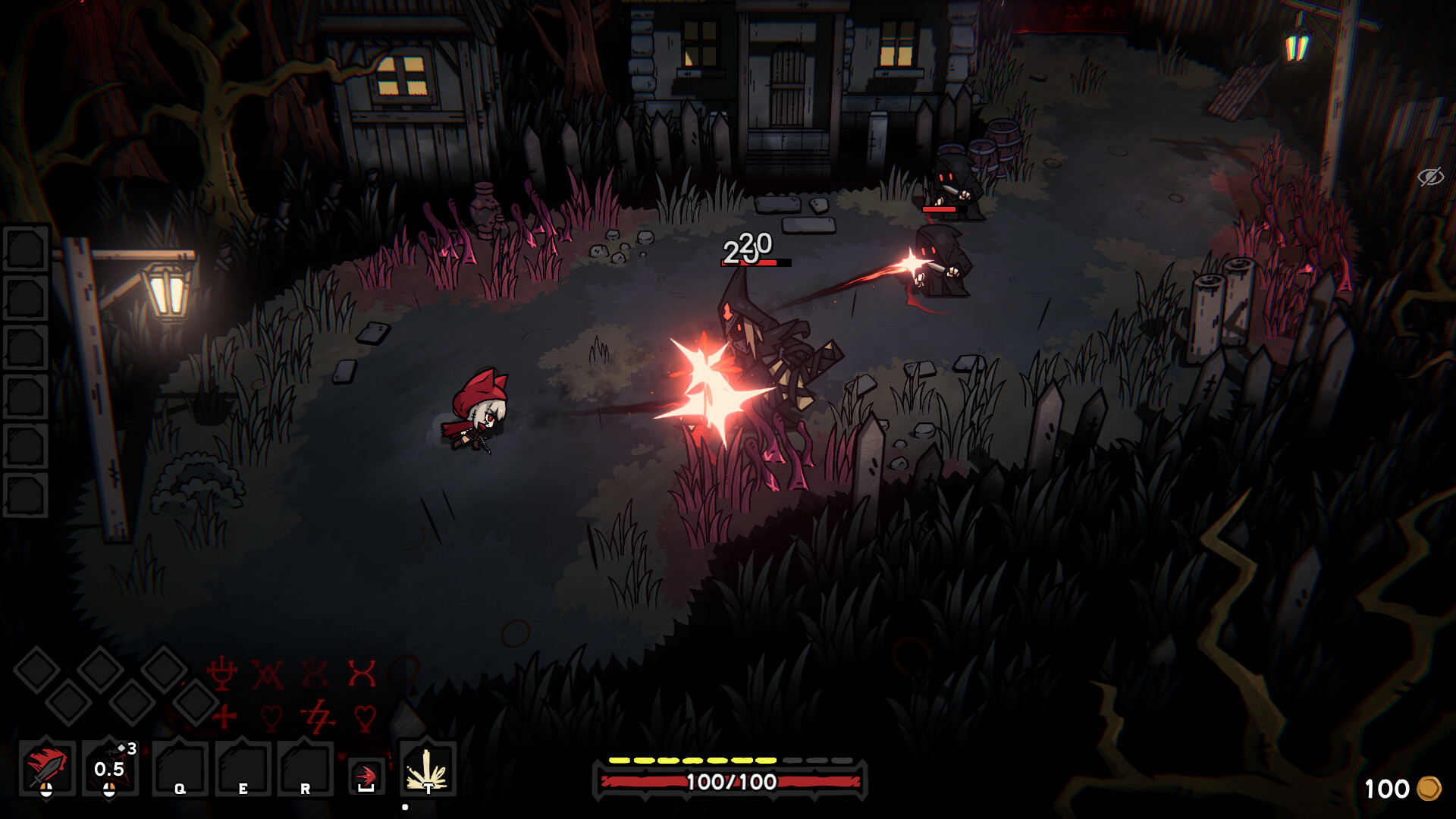Activate the burst skill bound to T

click(428, 767)
